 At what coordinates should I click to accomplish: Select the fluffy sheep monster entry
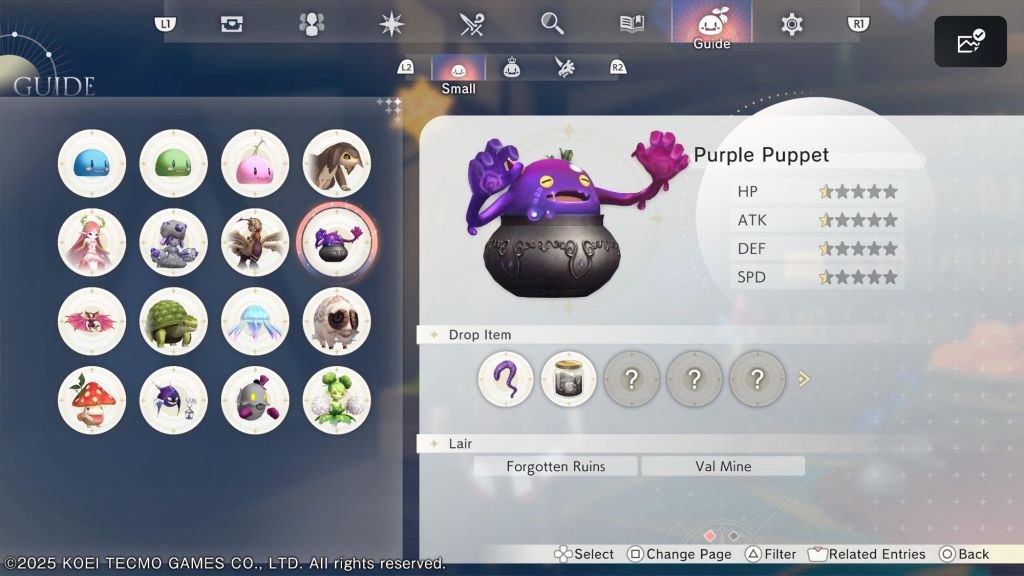click(x=337, y=321)
